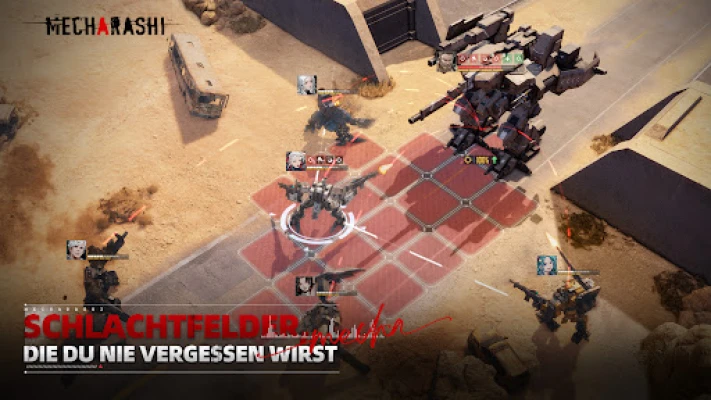Click the teal-haired pilot portrait

[547, 264]
